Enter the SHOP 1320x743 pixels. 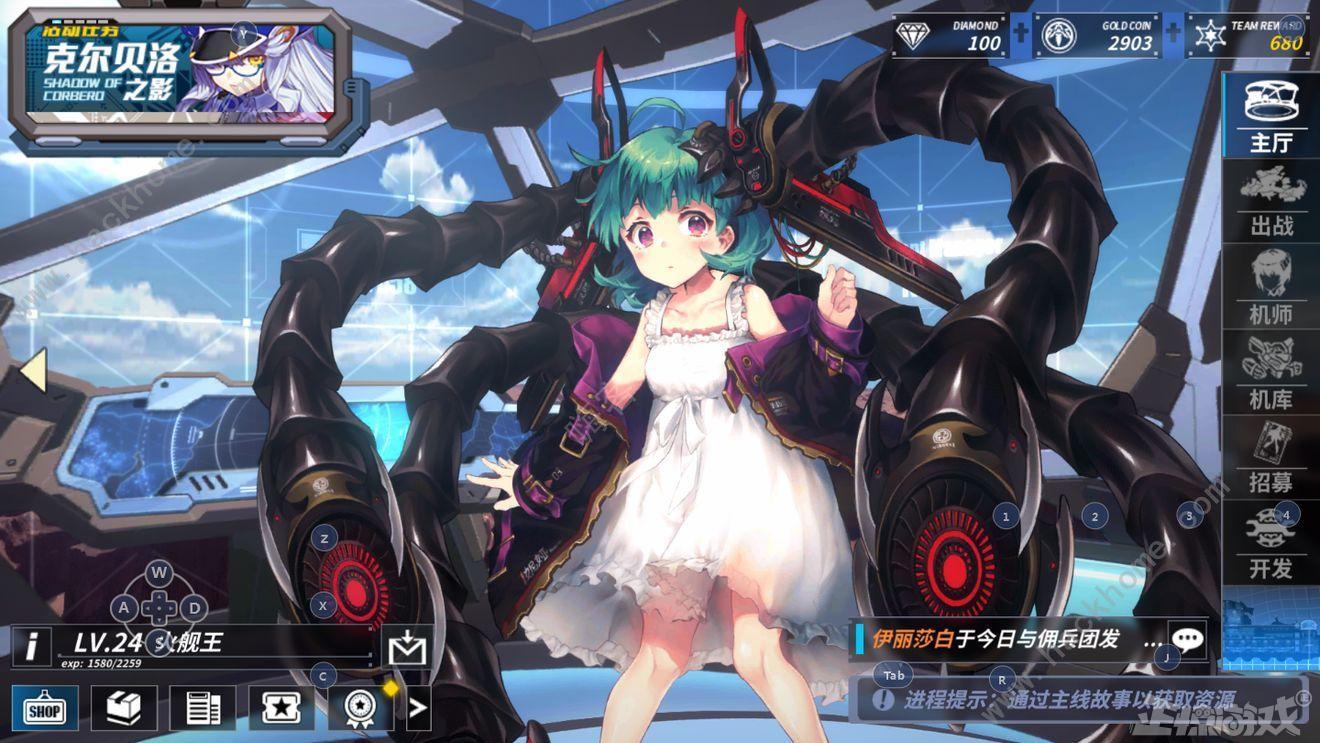pos(44,709)
